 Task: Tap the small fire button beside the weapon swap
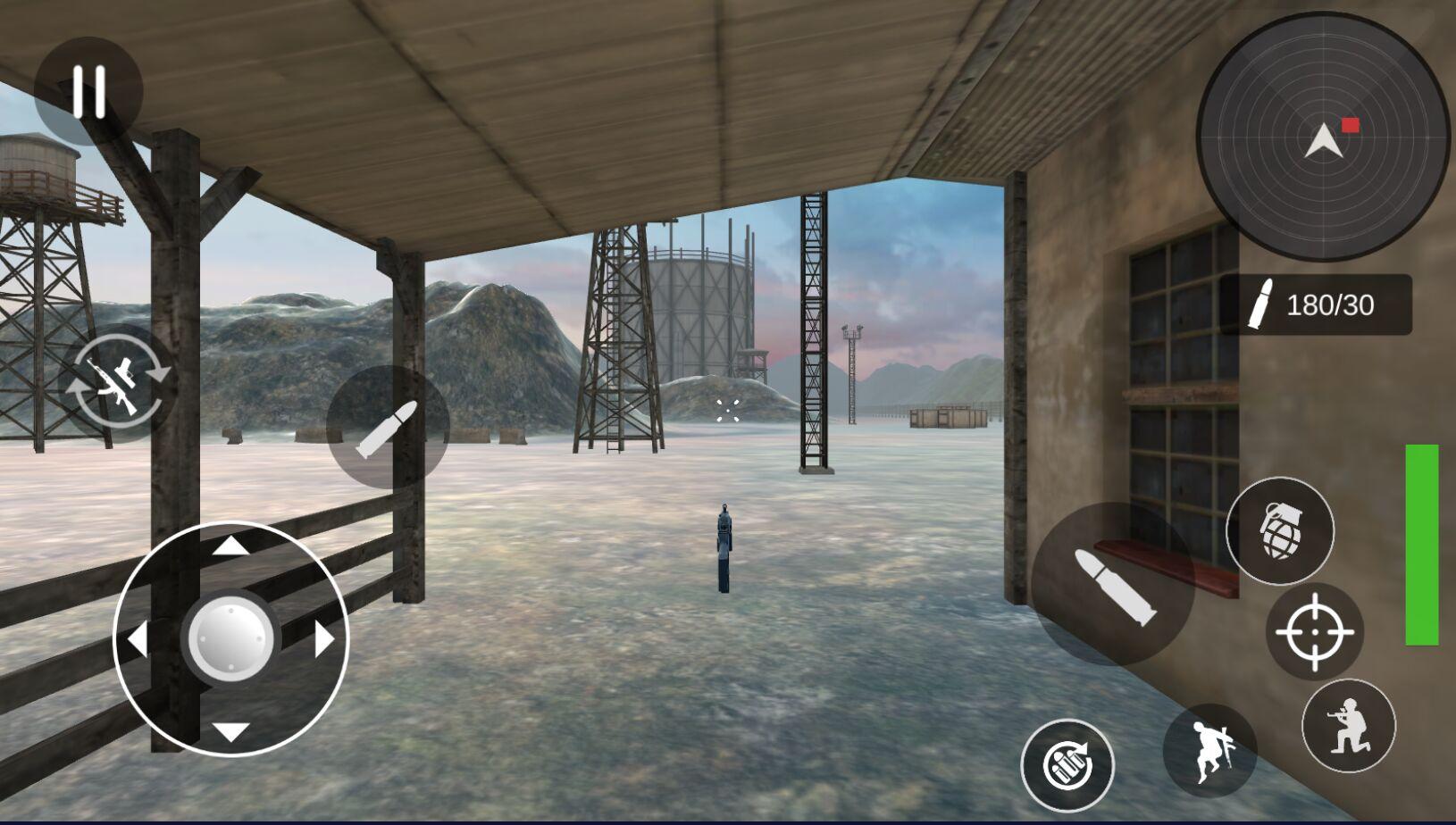pyautogui.click(x=388, y=428)
